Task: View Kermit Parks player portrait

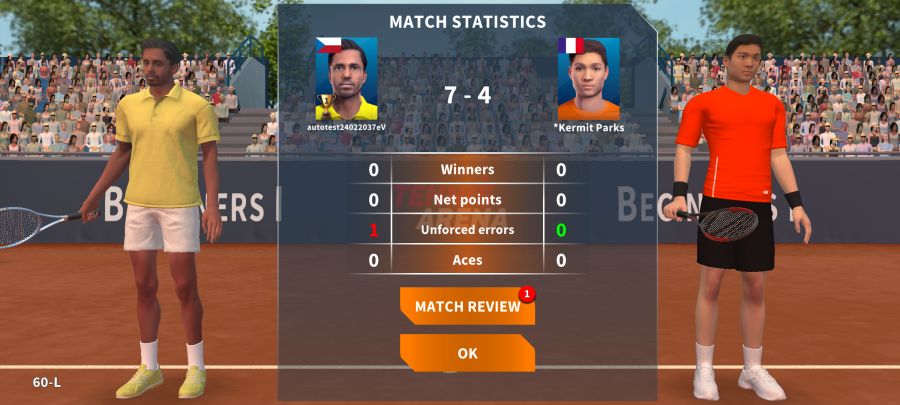Action: click(x=588, y=79)
